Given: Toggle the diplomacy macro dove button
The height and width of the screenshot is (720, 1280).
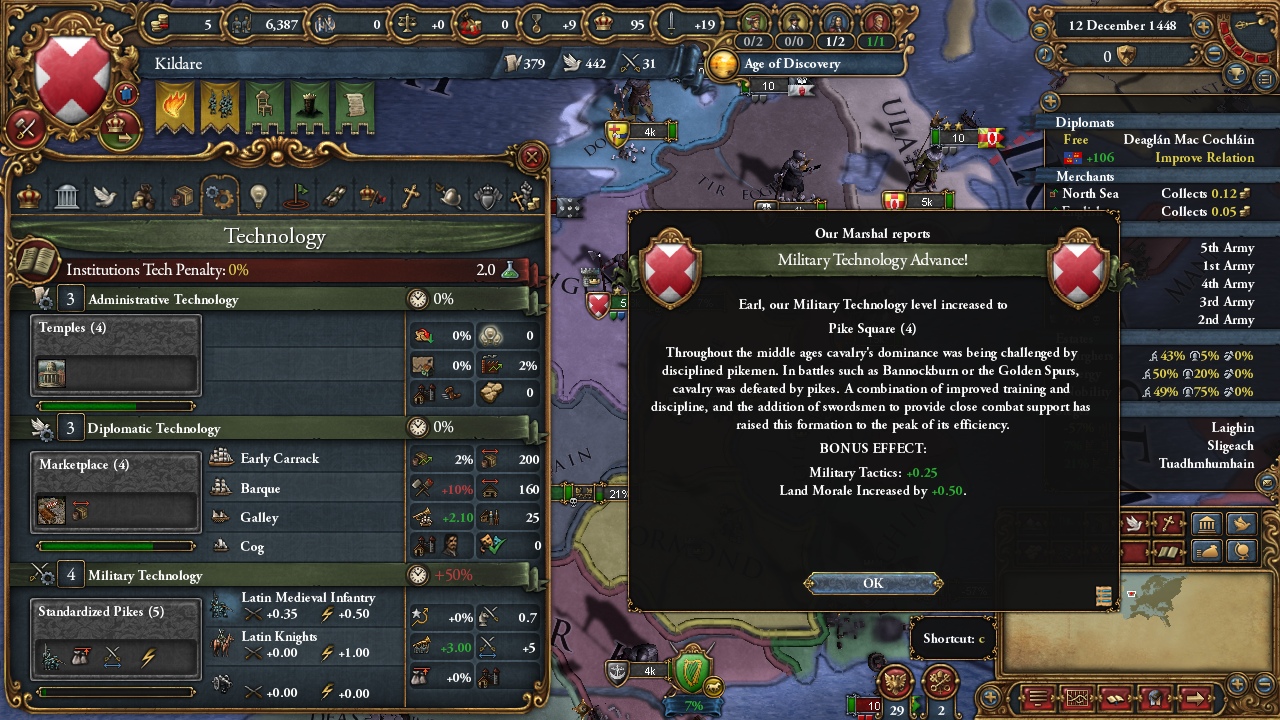Looking at the screenshot, I should (1135, 524).
